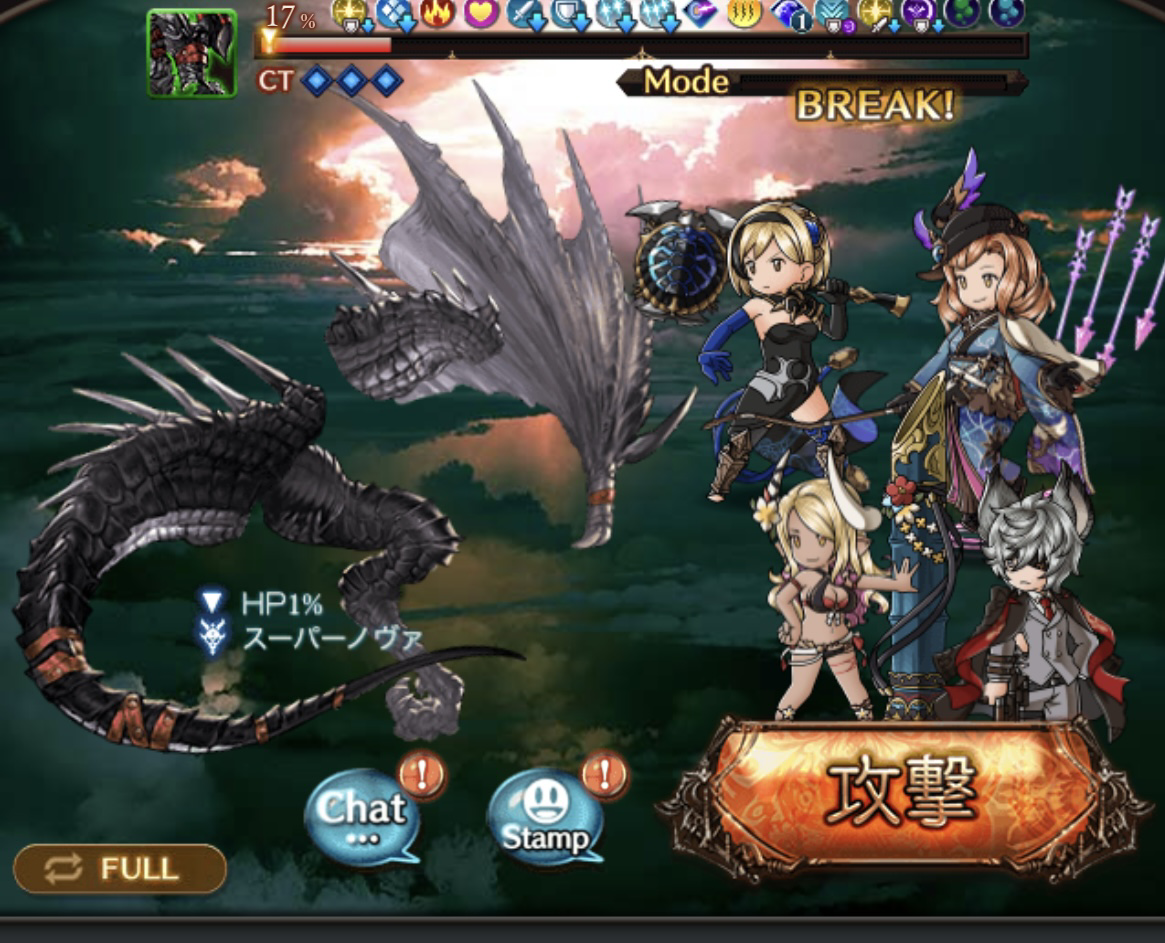The height and width of the screenshot is (943, 1165).
Task: Inspect the yellow heat waves status icon
Action: [743, 13]
